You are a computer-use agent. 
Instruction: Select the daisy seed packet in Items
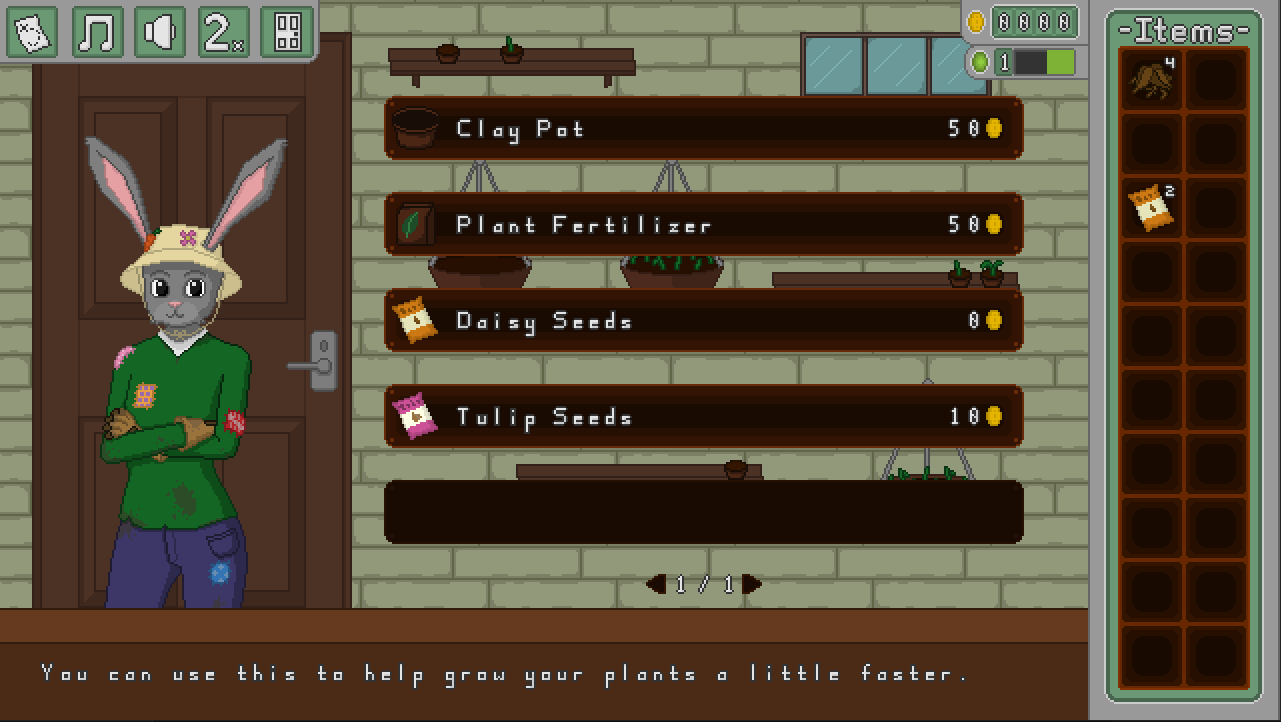coord(1152,207)
